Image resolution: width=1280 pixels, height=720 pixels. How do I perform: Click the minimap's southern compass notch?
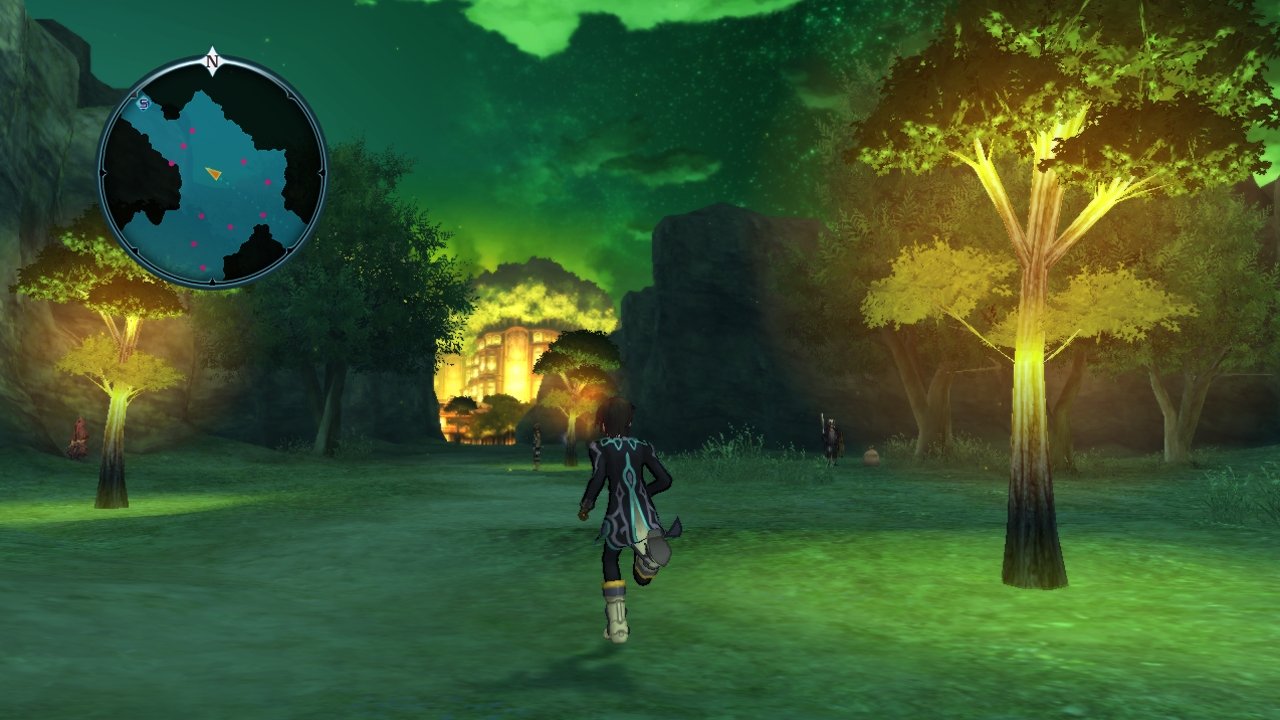point(212,280)
